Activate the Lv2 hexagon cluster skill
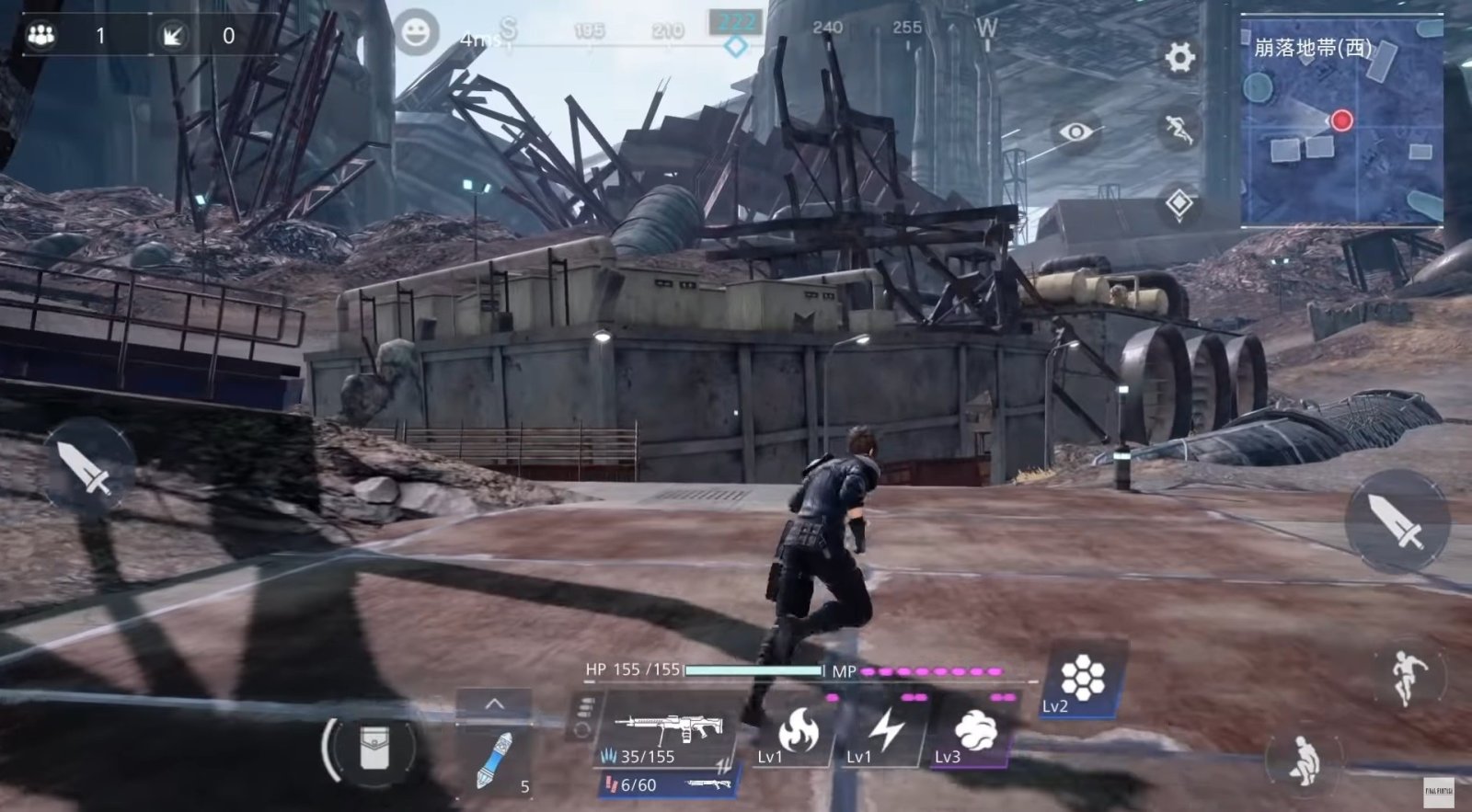Screen dimensions: 1472x812 pos(1082,680)
